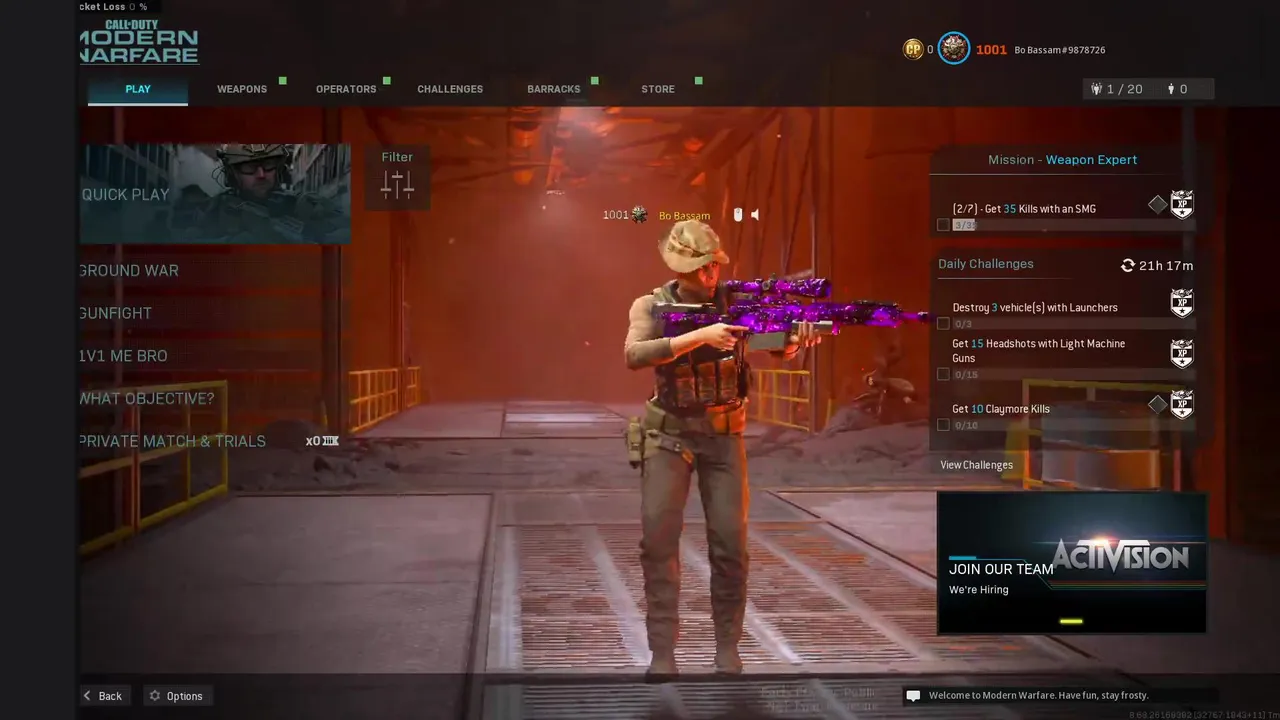
Task: Click the Play tab
Action: (138, 89)
